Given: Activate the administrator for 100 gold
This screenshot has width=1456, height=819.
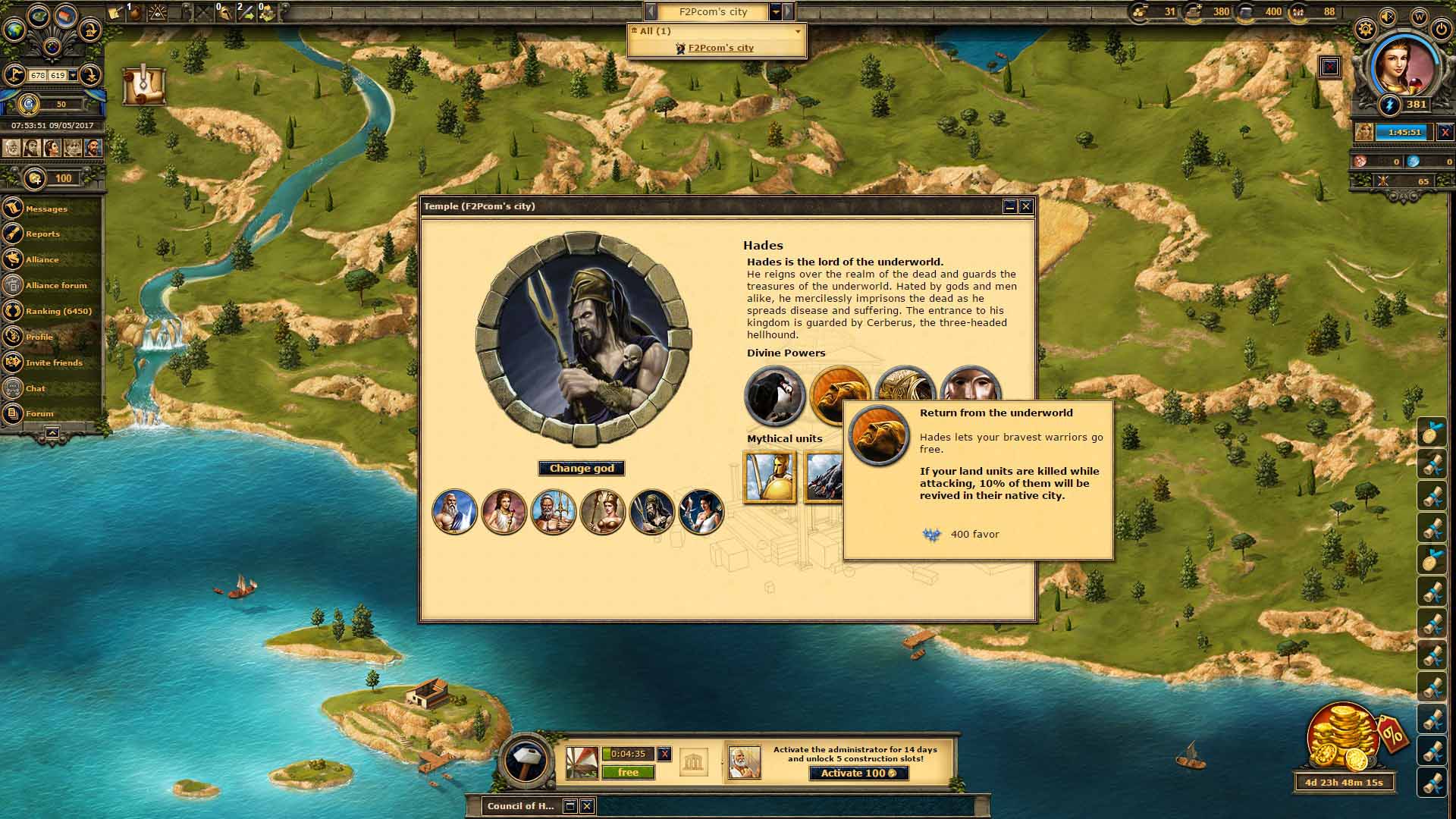Looking at the screenshot, I should click(858, 773).
